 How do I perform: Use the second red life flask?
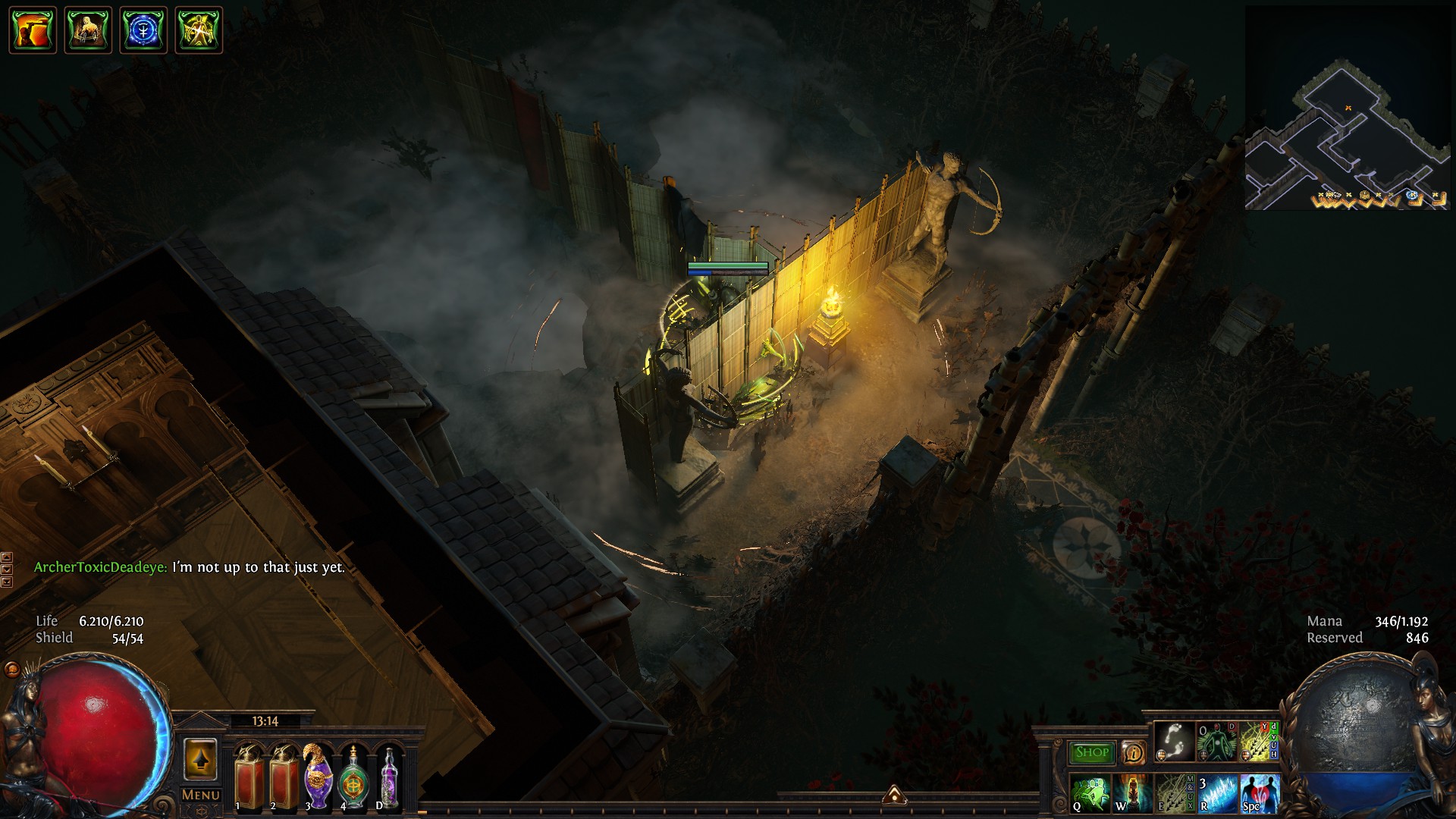[x=284, y=777]
